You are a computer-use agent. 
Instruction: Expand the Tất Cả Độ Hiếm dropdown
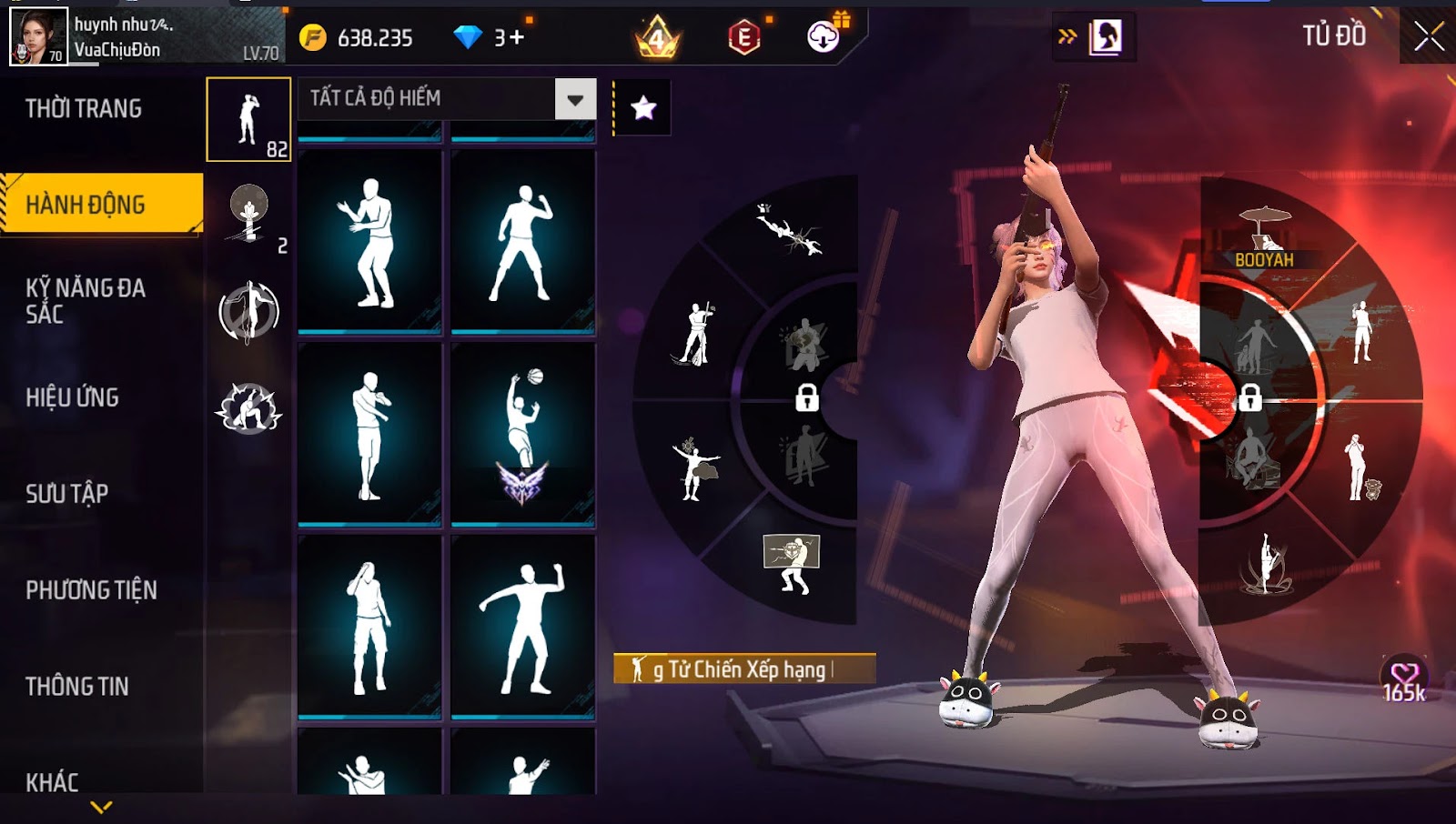(x=575, y=99)
